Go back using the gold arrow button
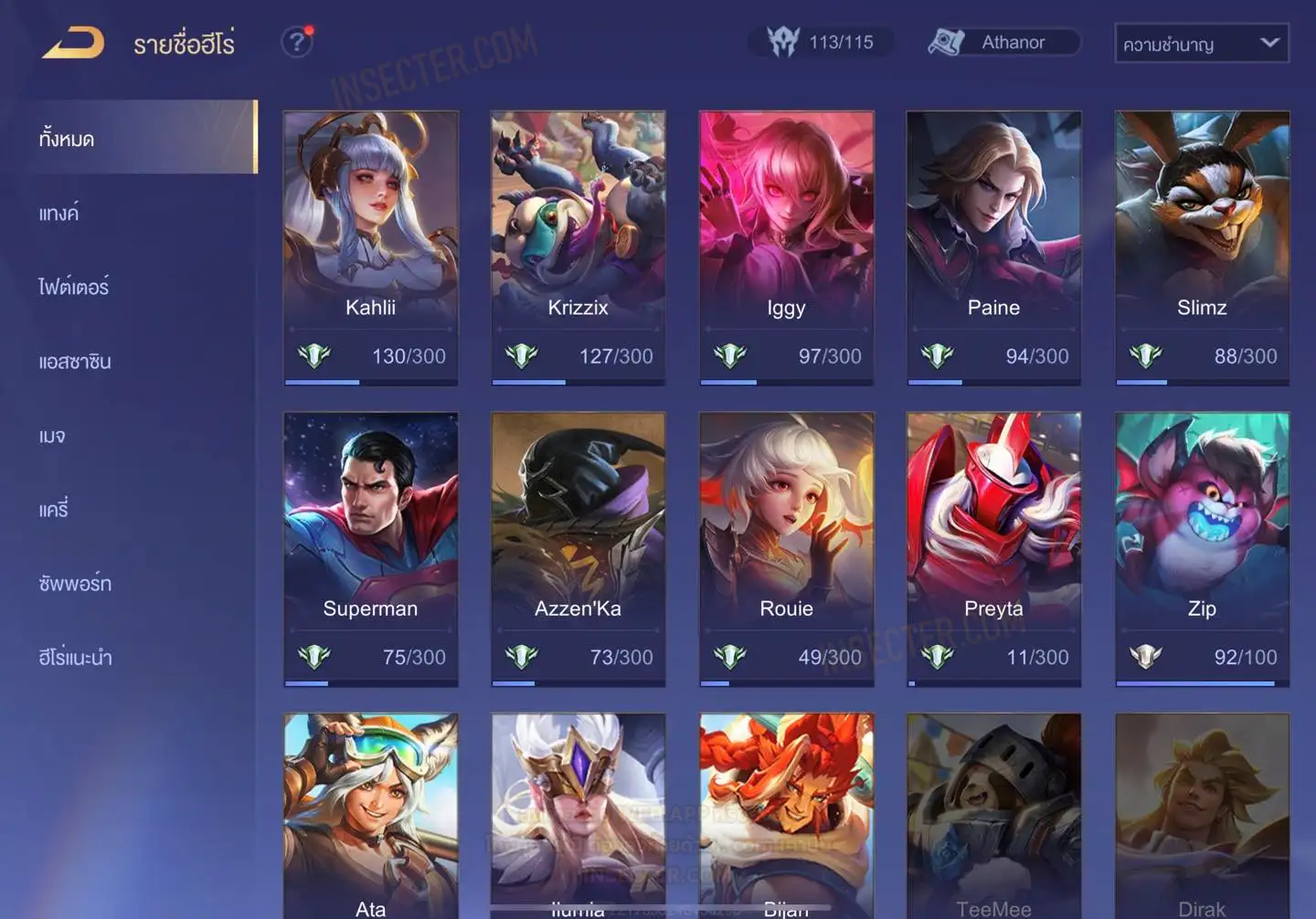The image size is (1316, 919). coord(73,43)
